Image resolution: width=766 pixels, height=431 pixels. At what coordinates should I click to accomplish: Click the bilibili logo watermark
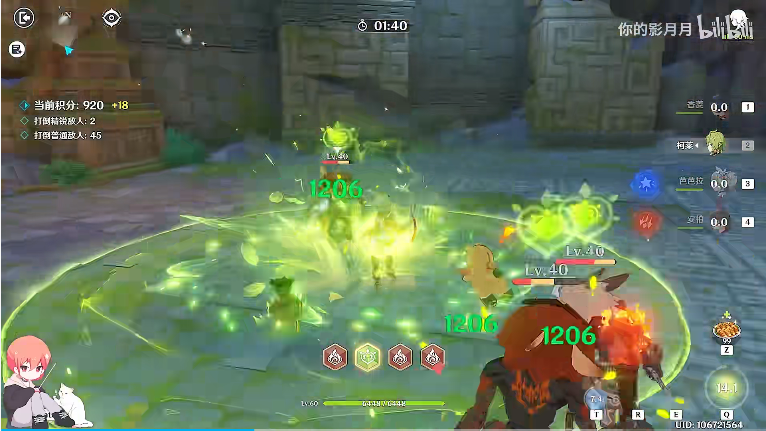pos(725,28)
